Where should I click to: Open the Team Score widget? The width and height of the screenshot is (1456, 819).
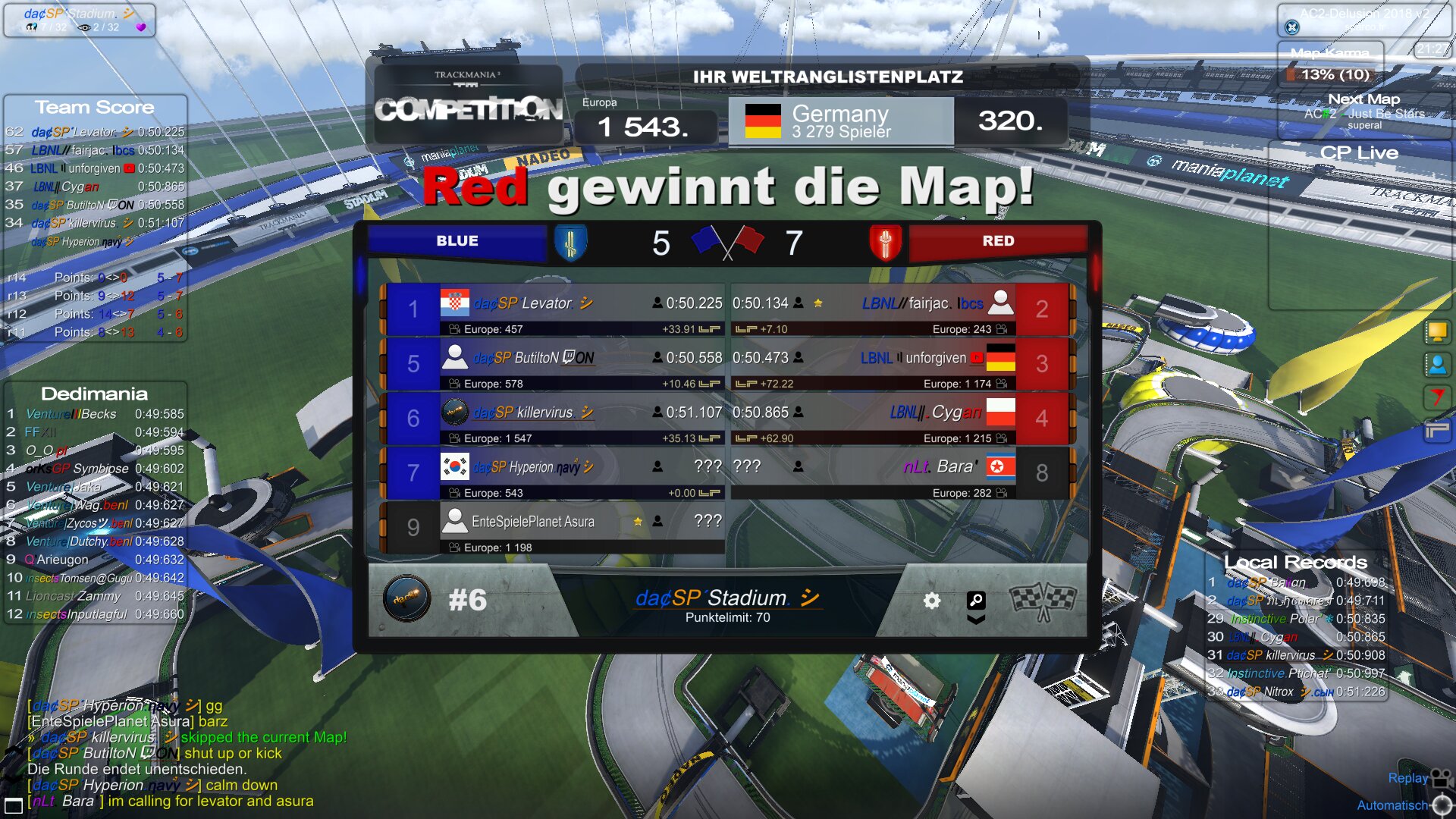pyautogui.click(x=95, y=107)
